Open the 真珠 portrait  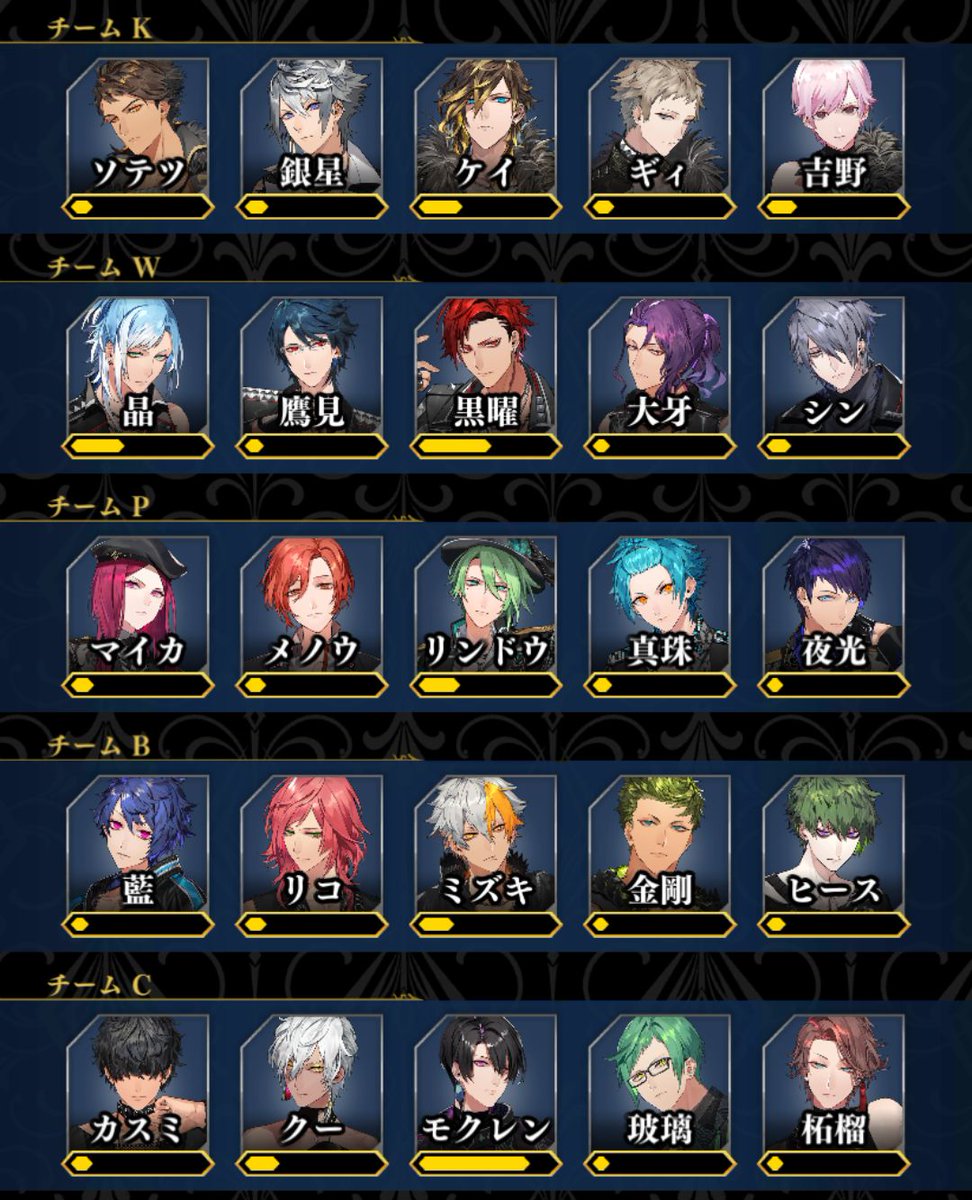point(660,603)
